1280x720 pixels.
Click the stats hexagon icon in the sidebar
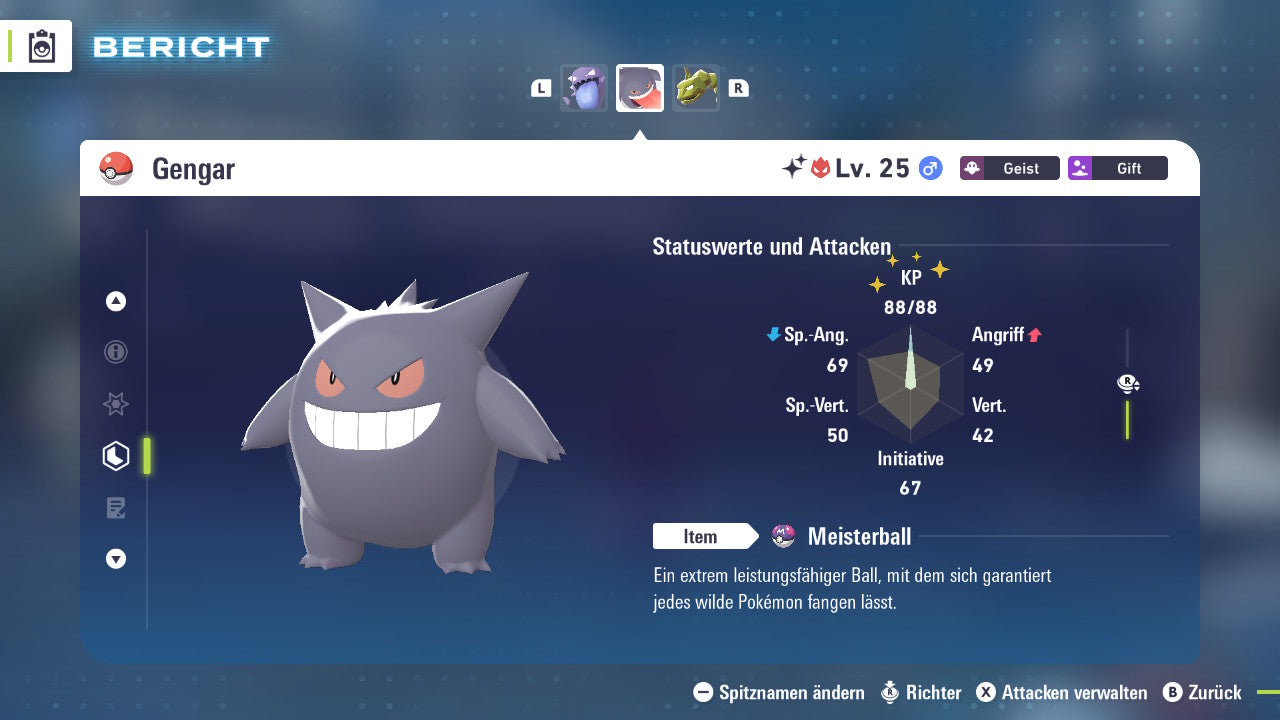coord(114,455)
